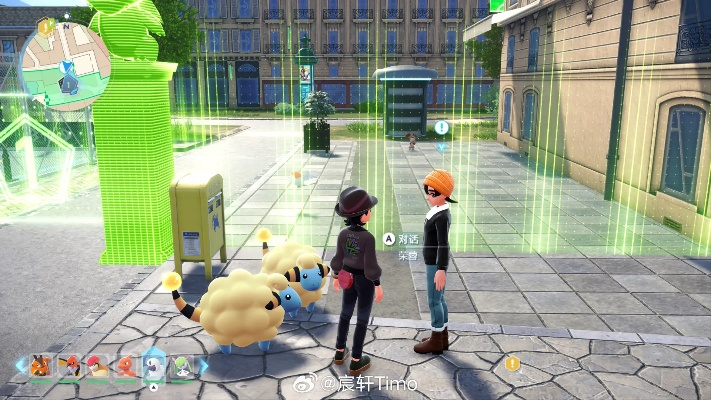Viewport: 711px width, 400px height.
Task: Select the Kirlia party slot
Action: 181,366
